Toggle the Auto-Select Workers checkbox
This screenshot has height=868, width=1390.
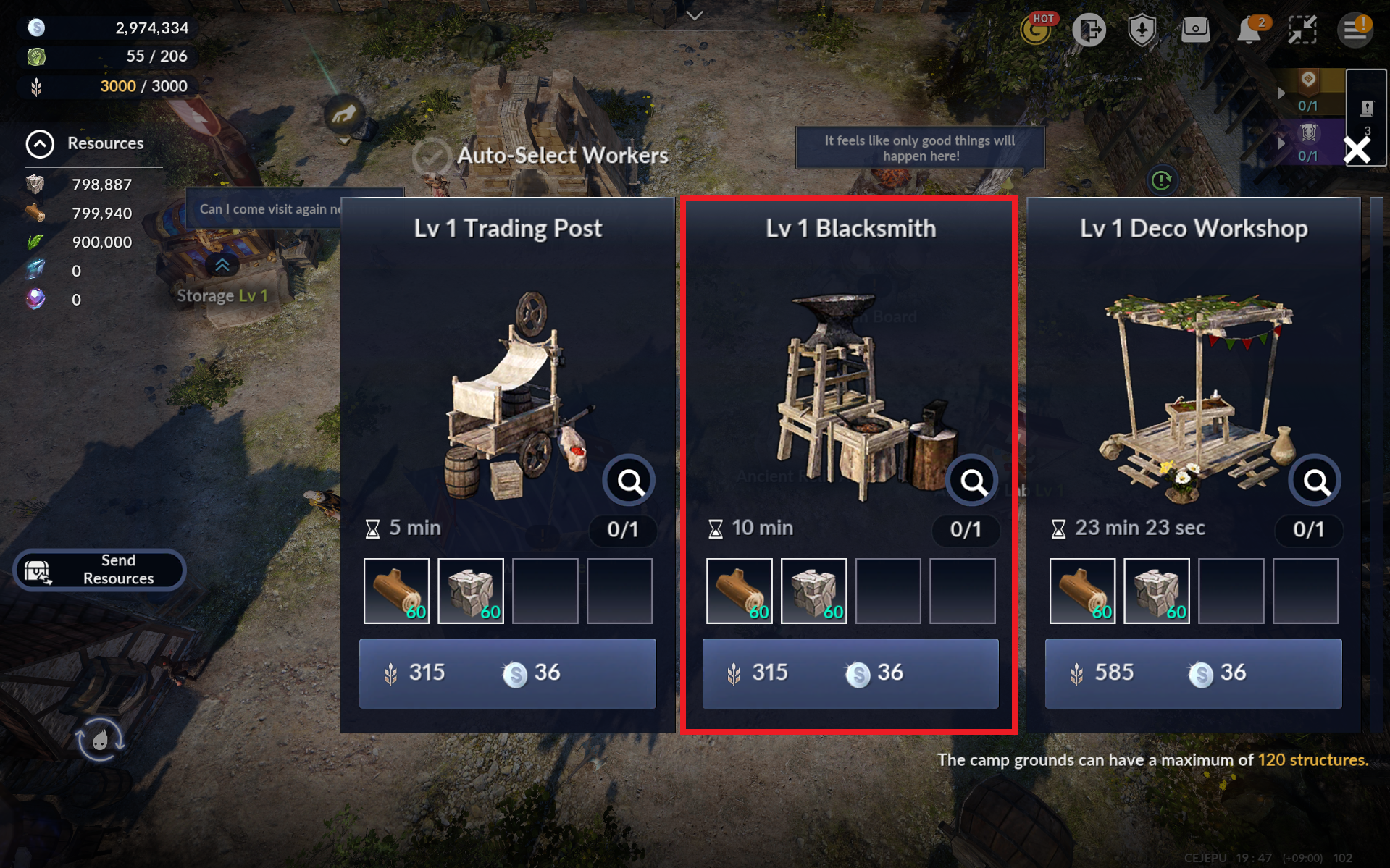pyautogui.click(x=432, y=156)
